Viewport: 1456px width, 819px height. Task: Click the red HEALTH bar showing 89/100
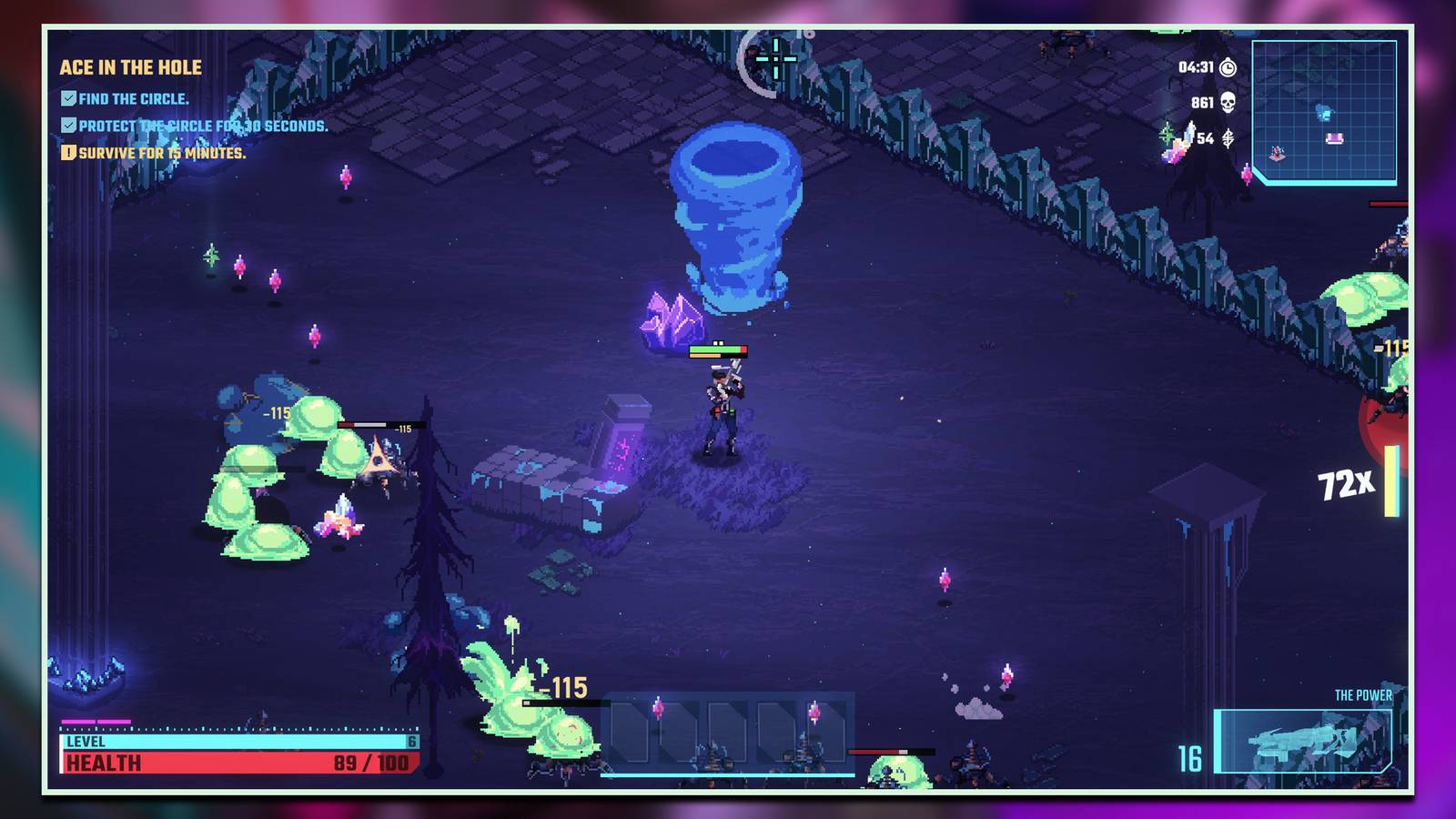(227, 764)
